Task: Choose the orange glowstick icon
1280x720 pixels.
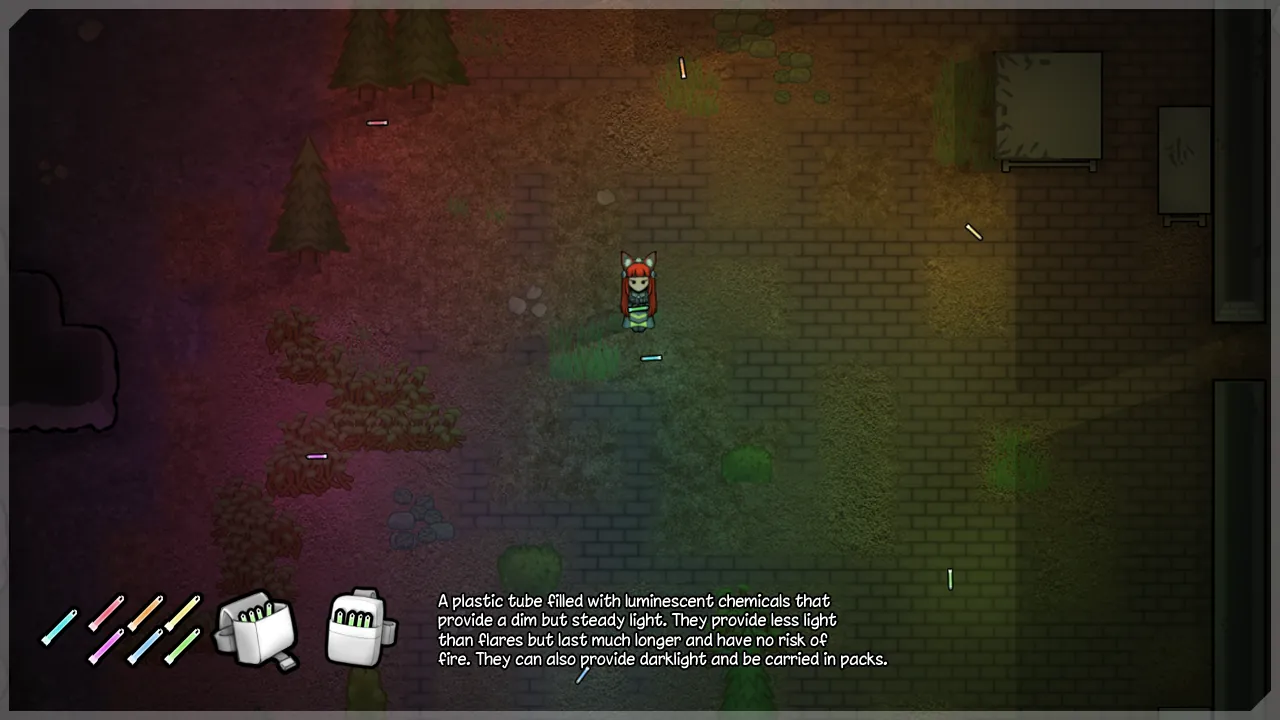Action: (145, 612)
